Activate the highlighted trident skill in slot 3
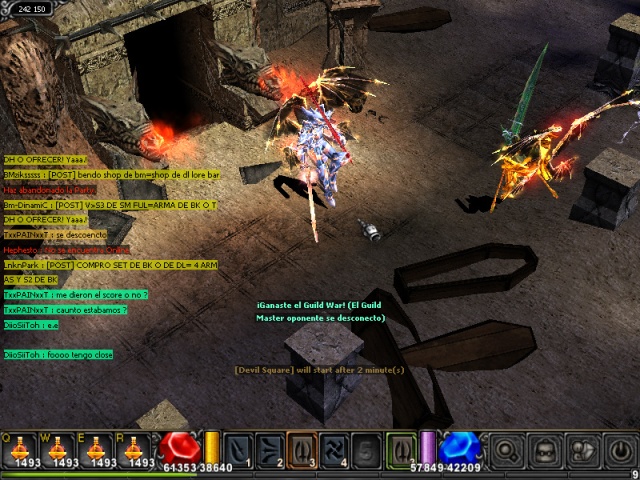Viewport: 640px width, 480px height. point(303,449)
